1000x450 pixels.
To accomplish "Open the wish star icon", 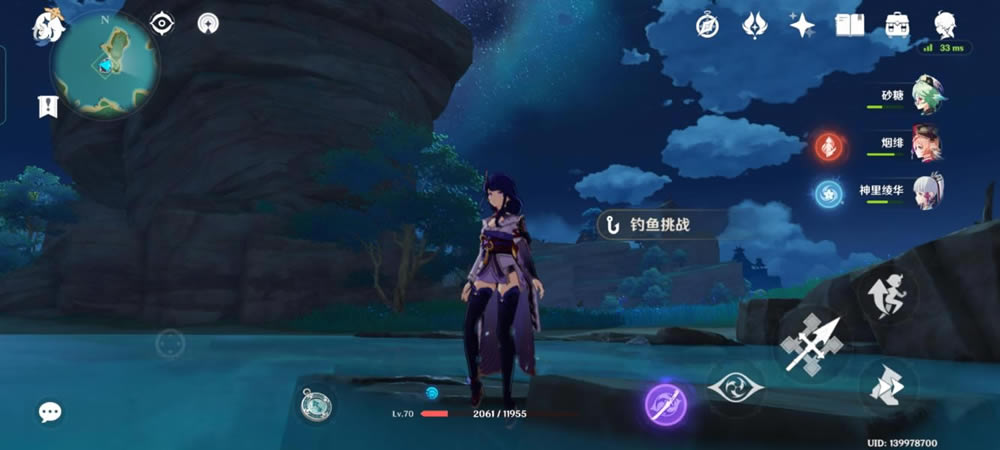I will click(801, 25).
